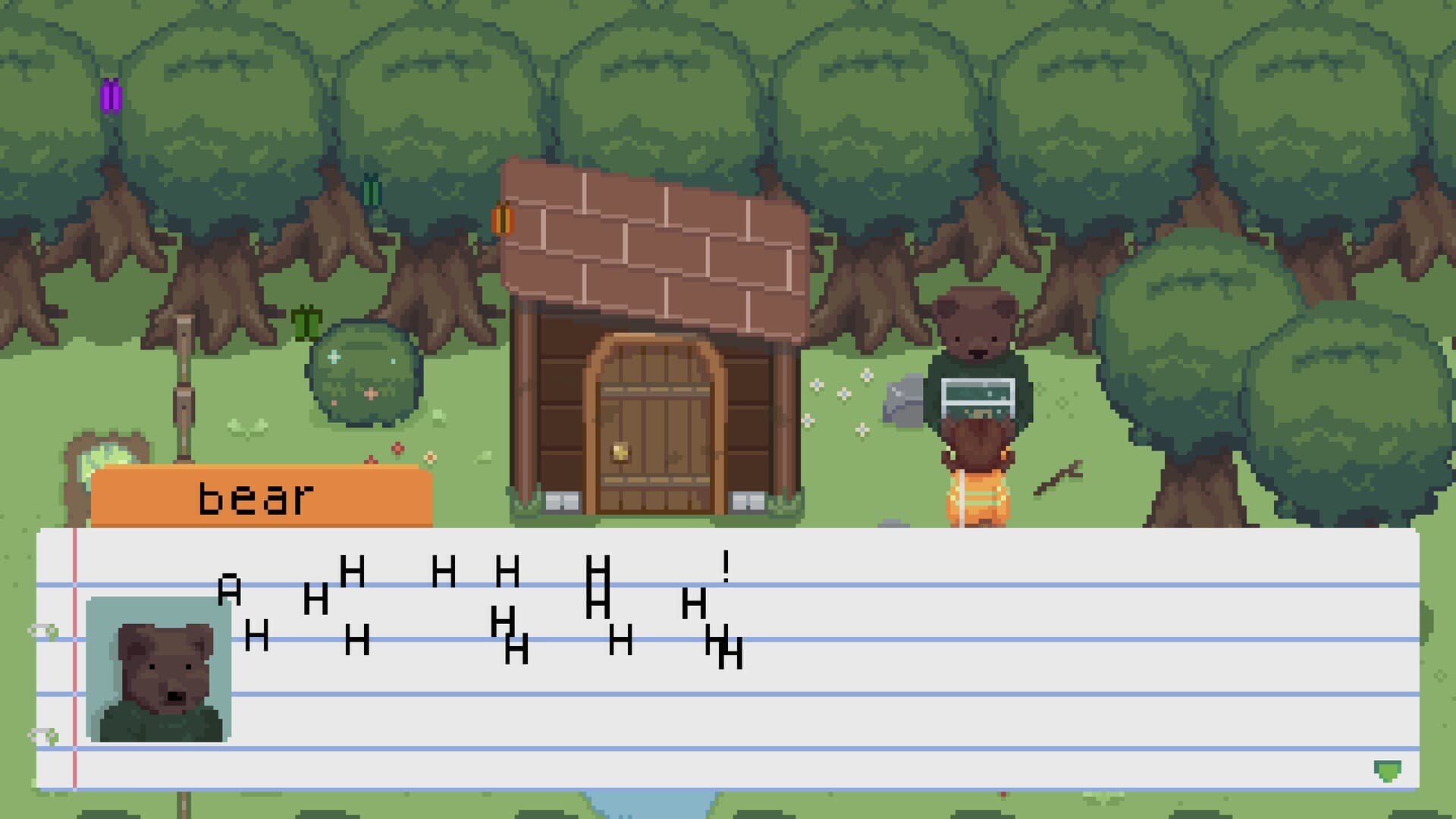Screen dimensions: 1456x819
Task: Click the orange bug on the cabin roof
Action: (503, 220)
